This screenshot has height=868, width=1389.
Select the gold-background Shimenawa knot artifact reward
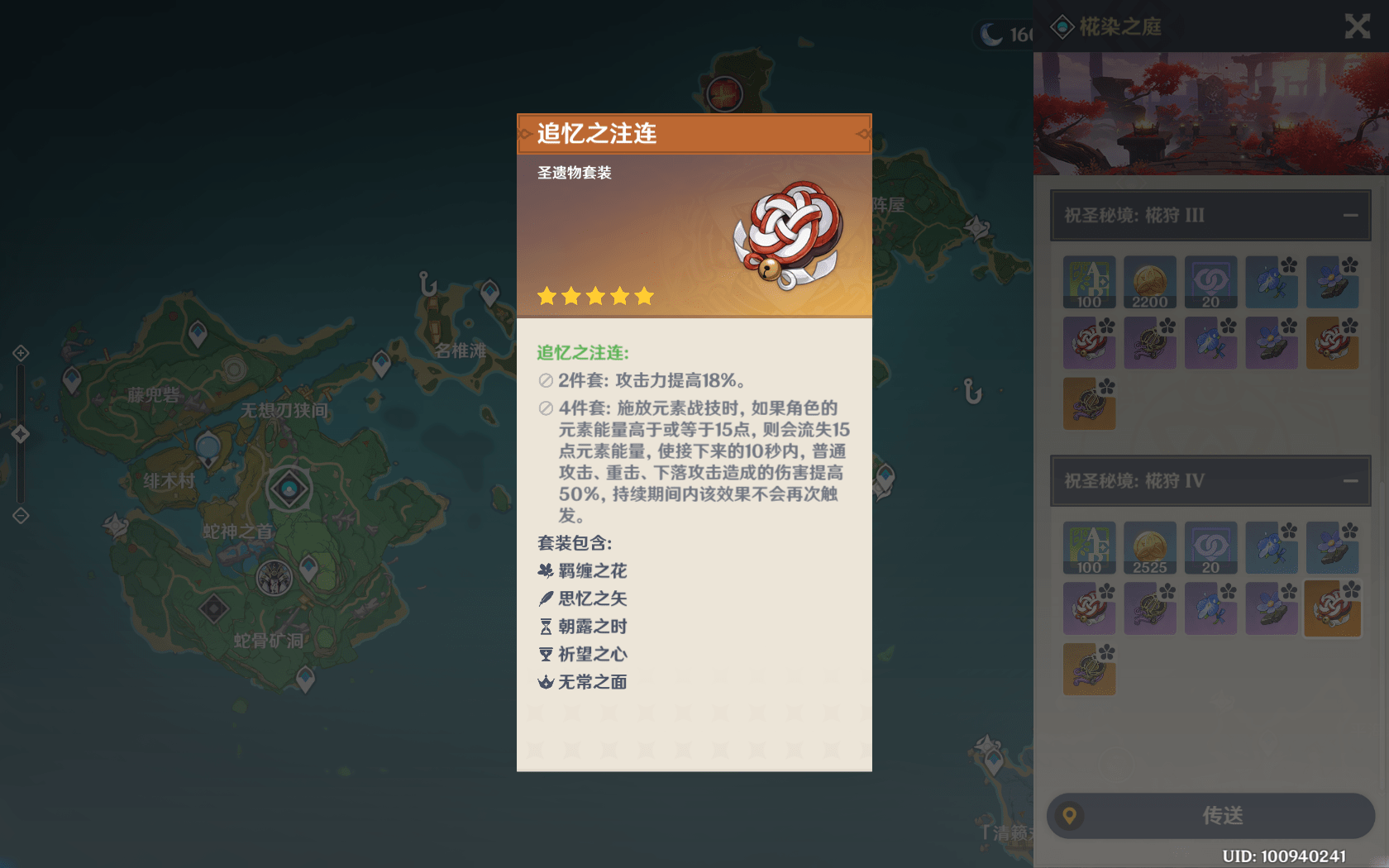1332,608
